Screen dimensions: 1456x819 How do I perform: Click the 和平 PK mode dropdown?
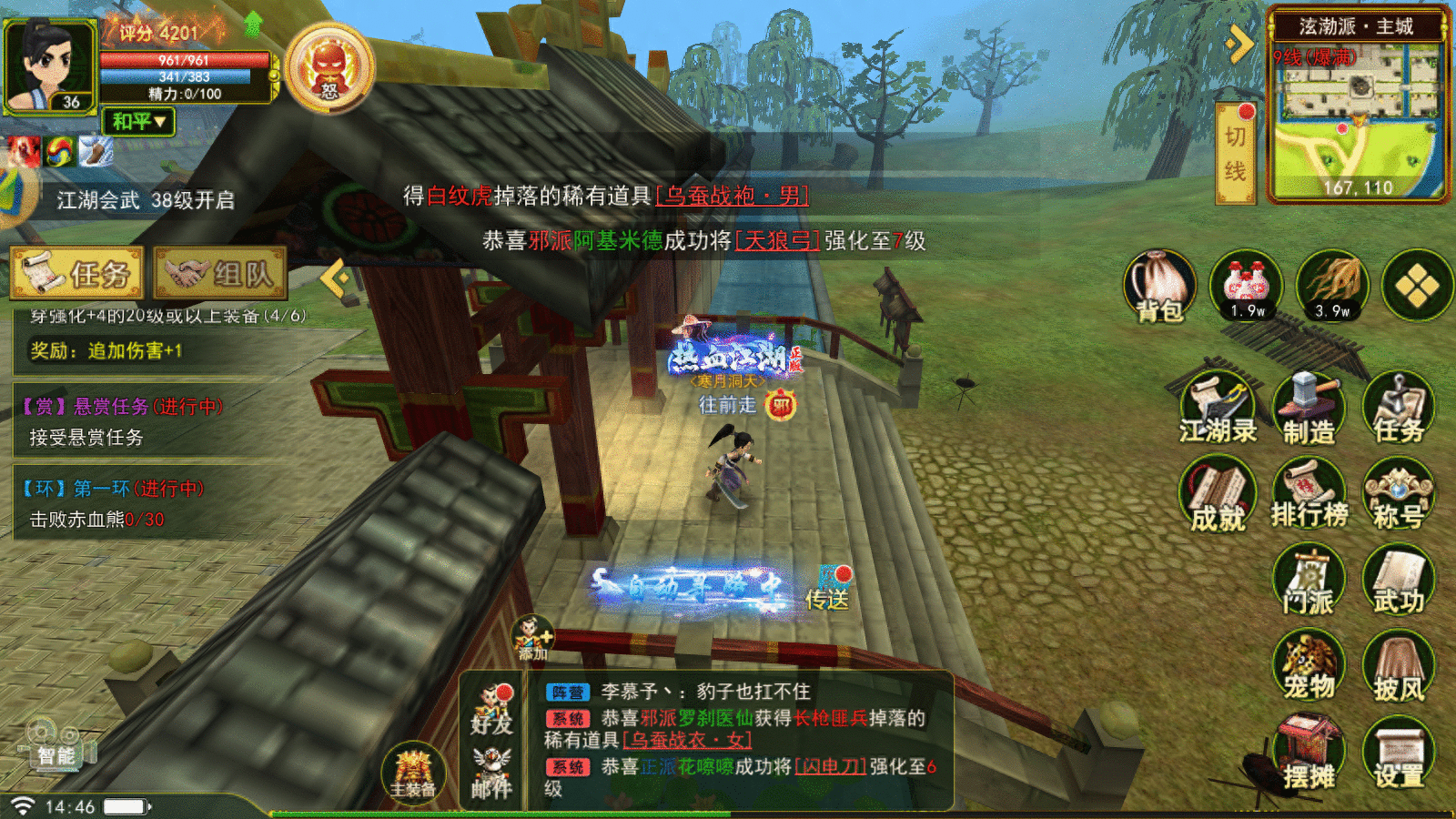(x=138, y=121)
